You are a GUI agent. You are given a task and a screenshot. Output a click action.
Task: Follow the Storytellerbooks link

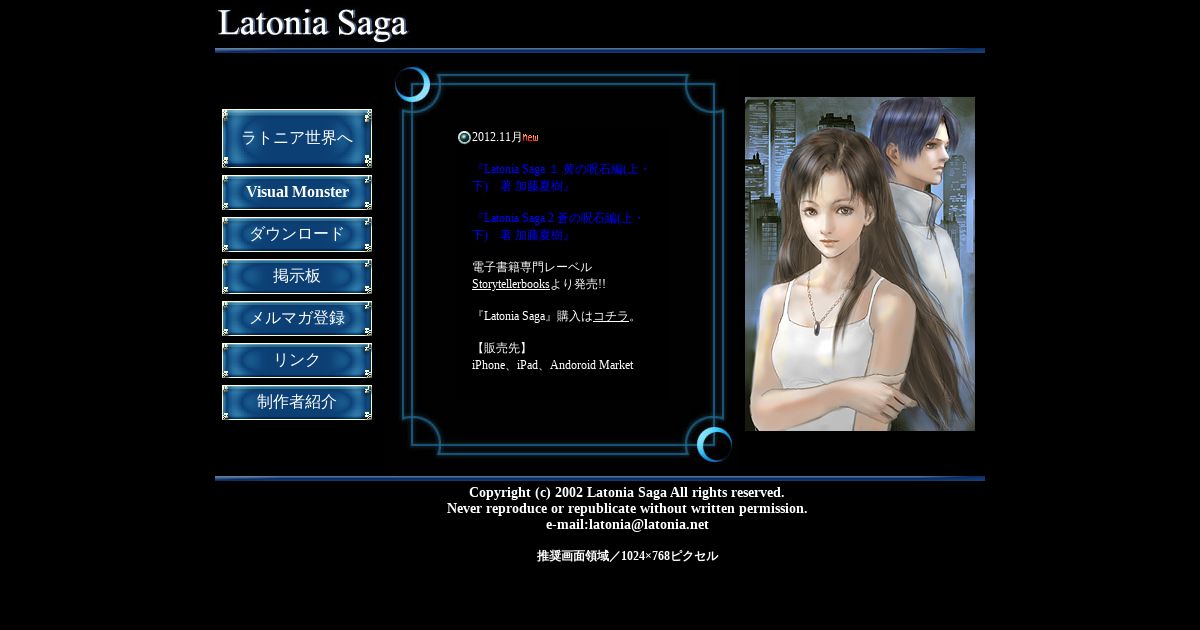click(x=510, y=284)
